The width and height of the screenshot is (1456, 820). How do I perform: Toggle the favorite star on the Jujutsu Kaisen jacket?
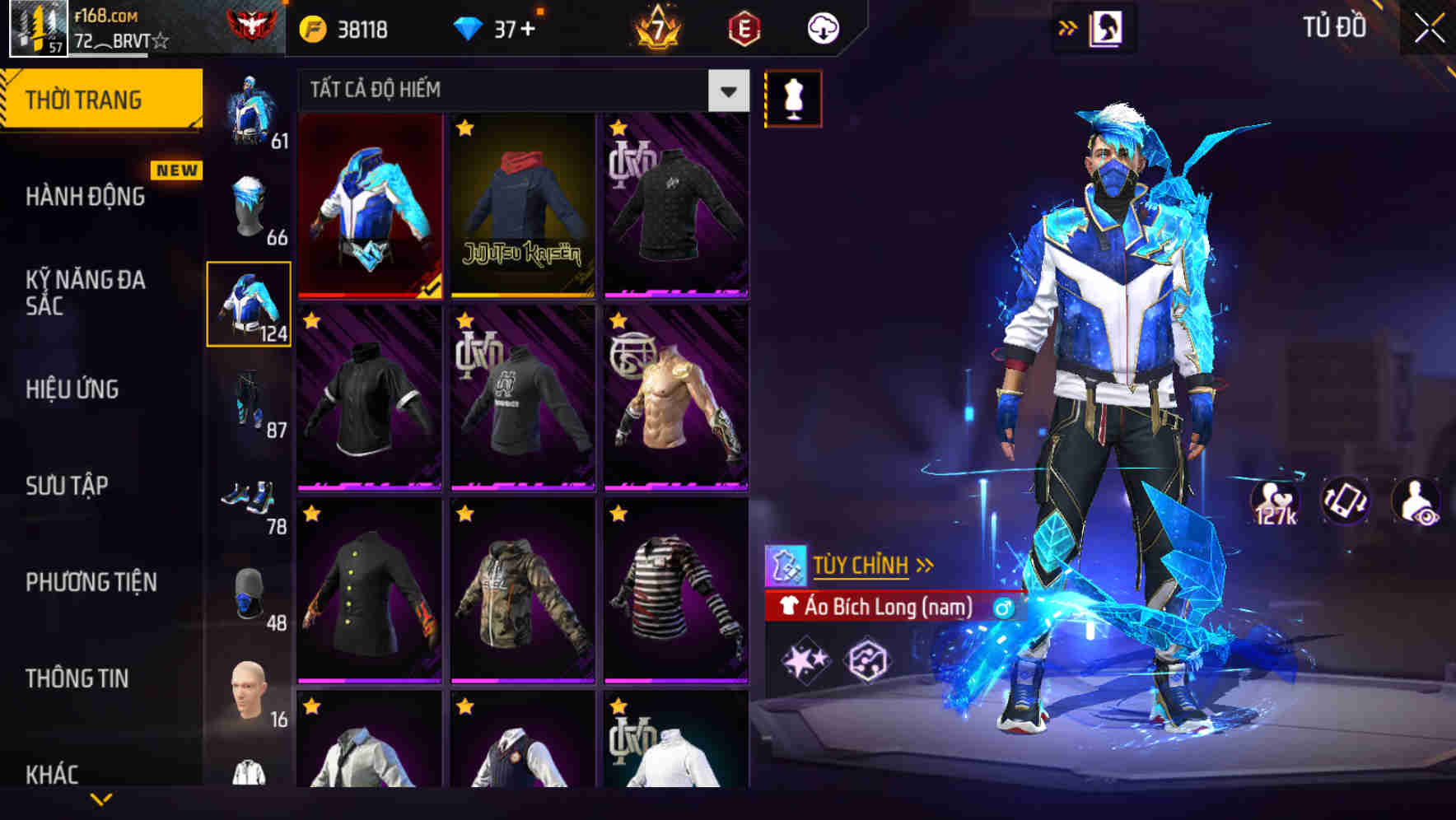point(465,130)
